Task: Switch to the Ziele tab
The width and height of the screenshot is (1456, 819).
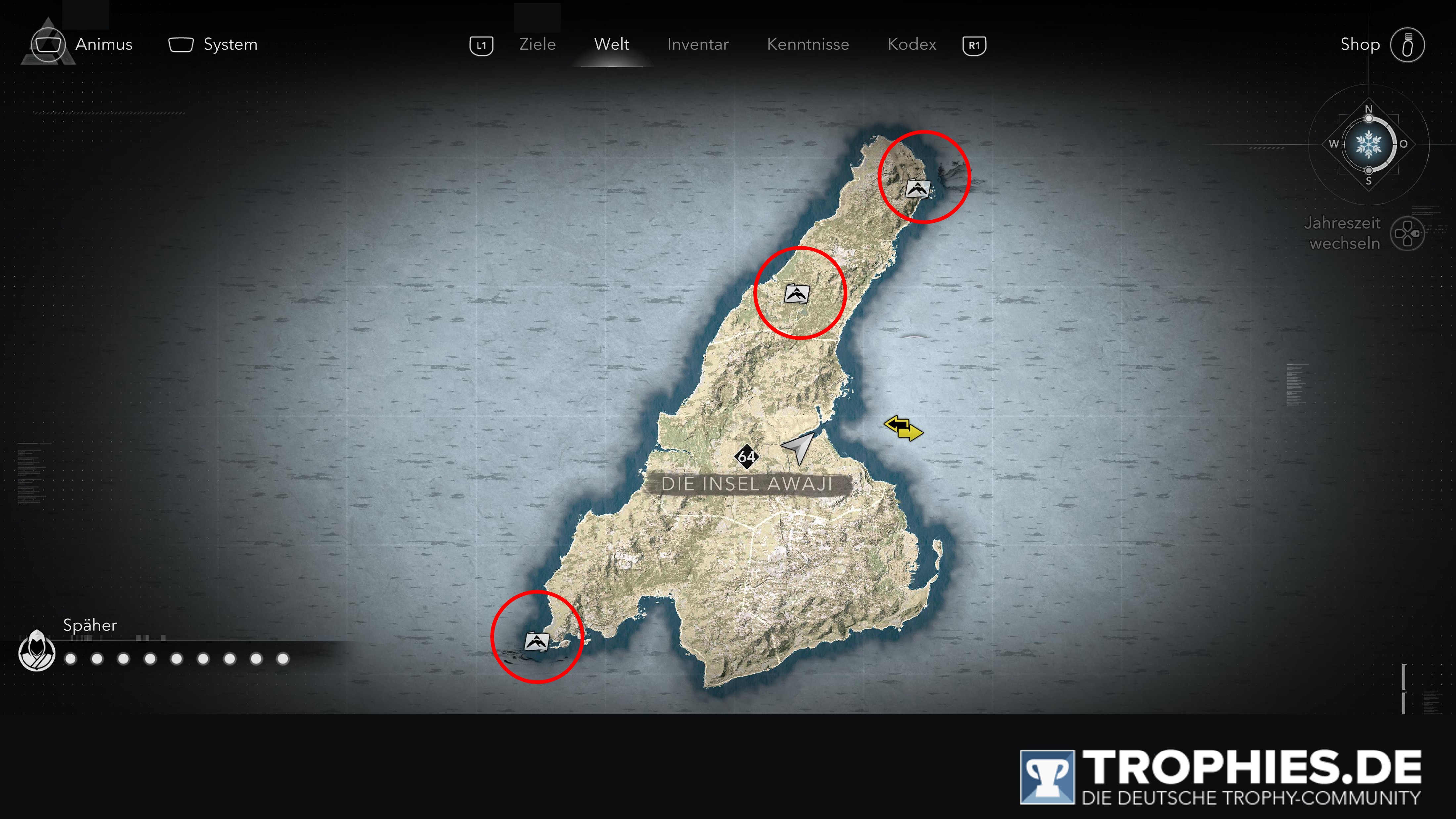Action: (537, 45)
